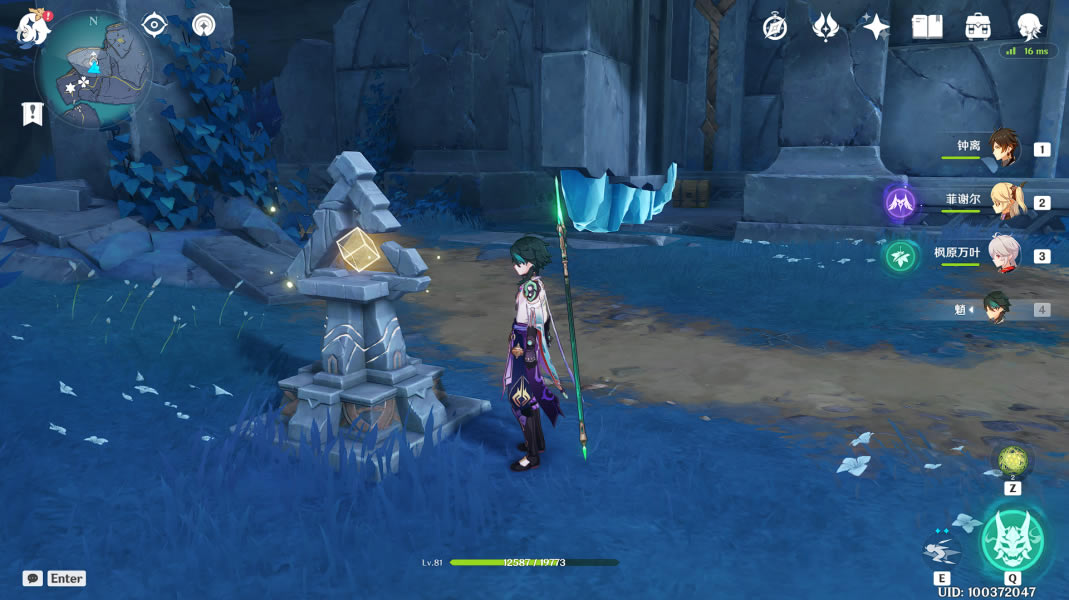The width and height of the screenshot is (1069, 600).
Task: Select active character 魈 in party list
Action: coord(996,309)
